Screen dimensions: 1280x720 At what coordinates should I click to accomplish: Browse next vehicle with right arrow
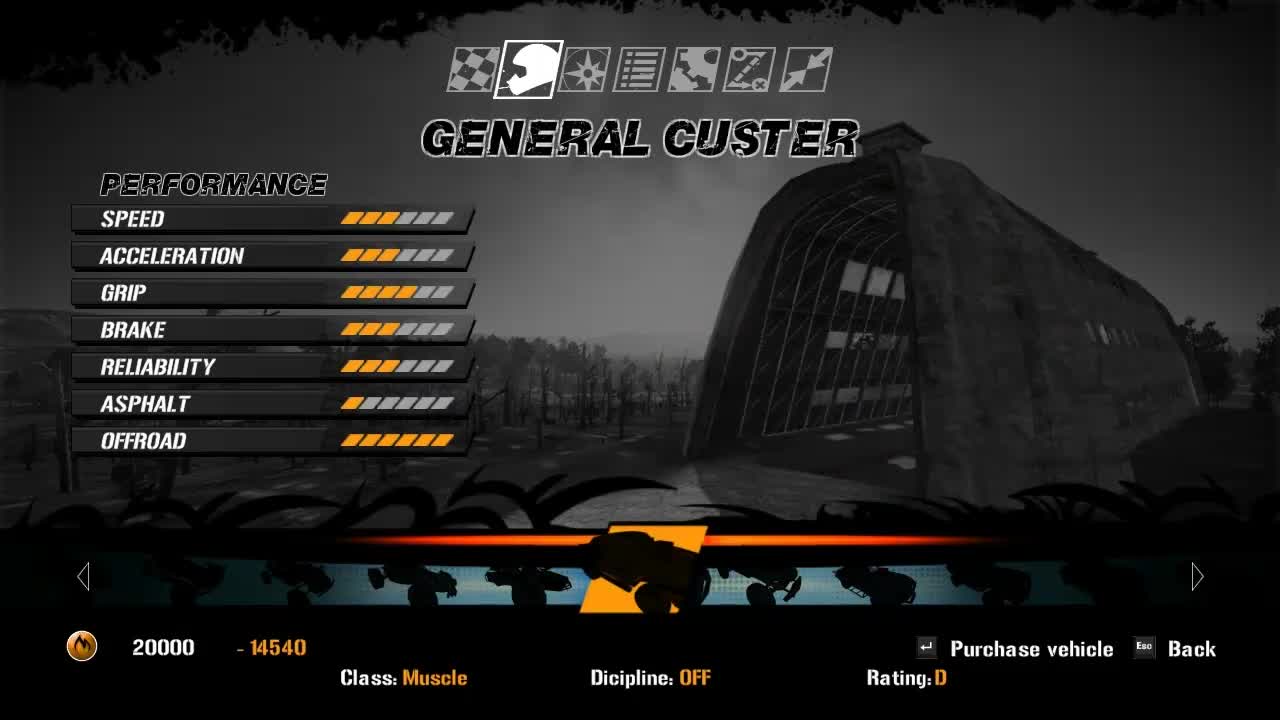(1197, 576)
